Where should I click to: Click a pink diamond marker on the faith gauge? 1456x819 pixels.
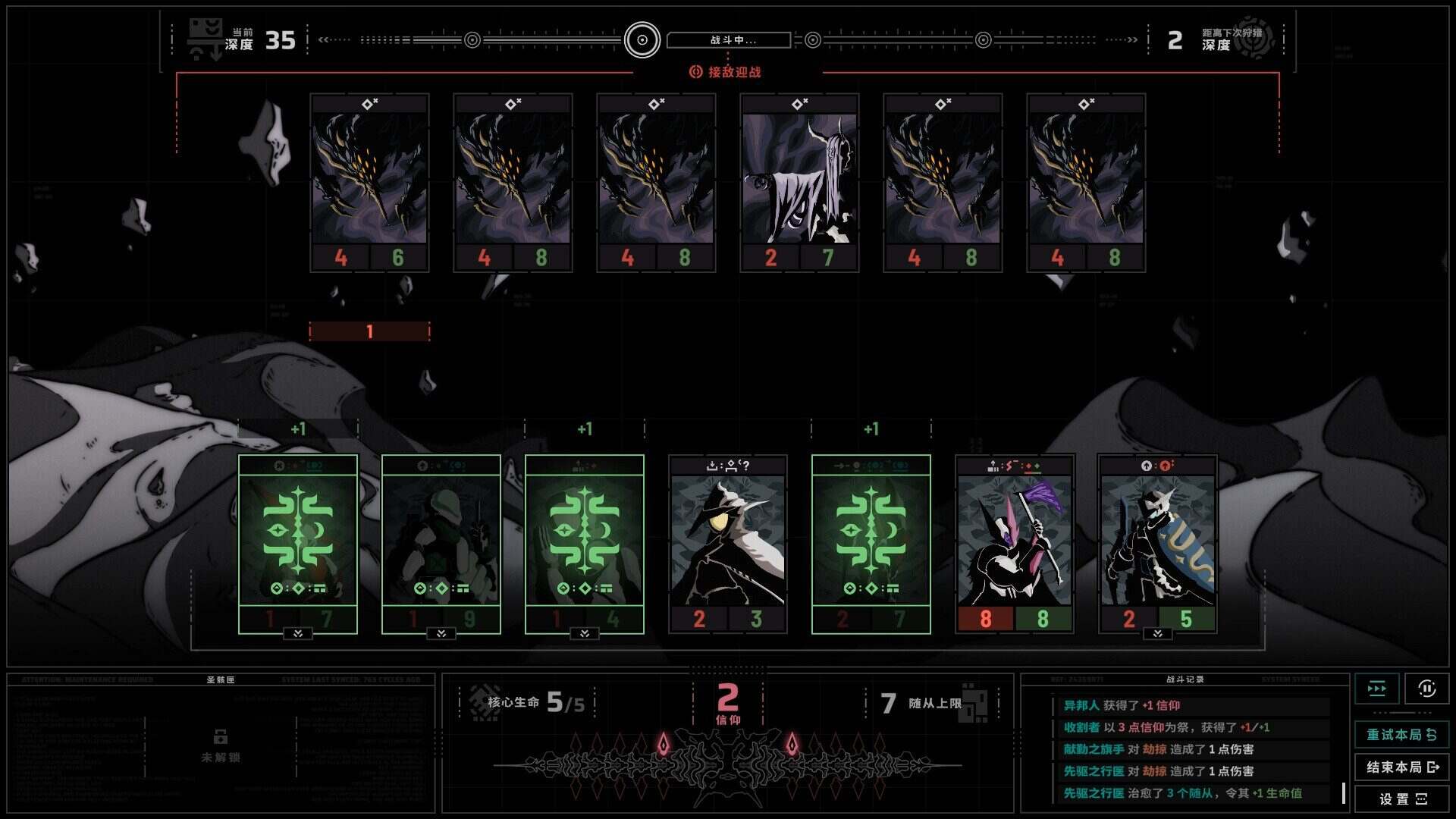click(x=664, y=745)
